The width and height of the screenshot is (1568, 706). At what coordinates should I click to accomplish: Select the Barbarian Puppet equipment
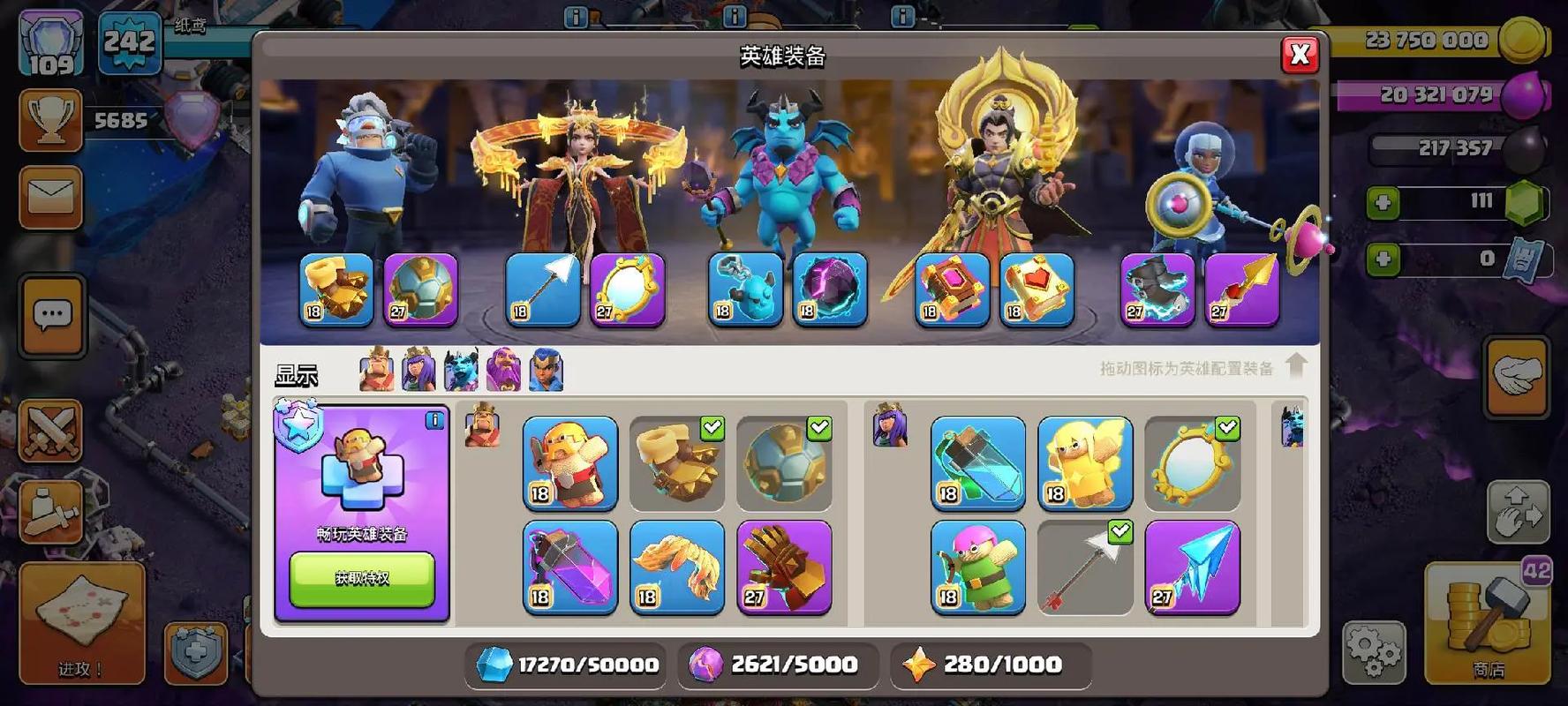pos(570,463)
